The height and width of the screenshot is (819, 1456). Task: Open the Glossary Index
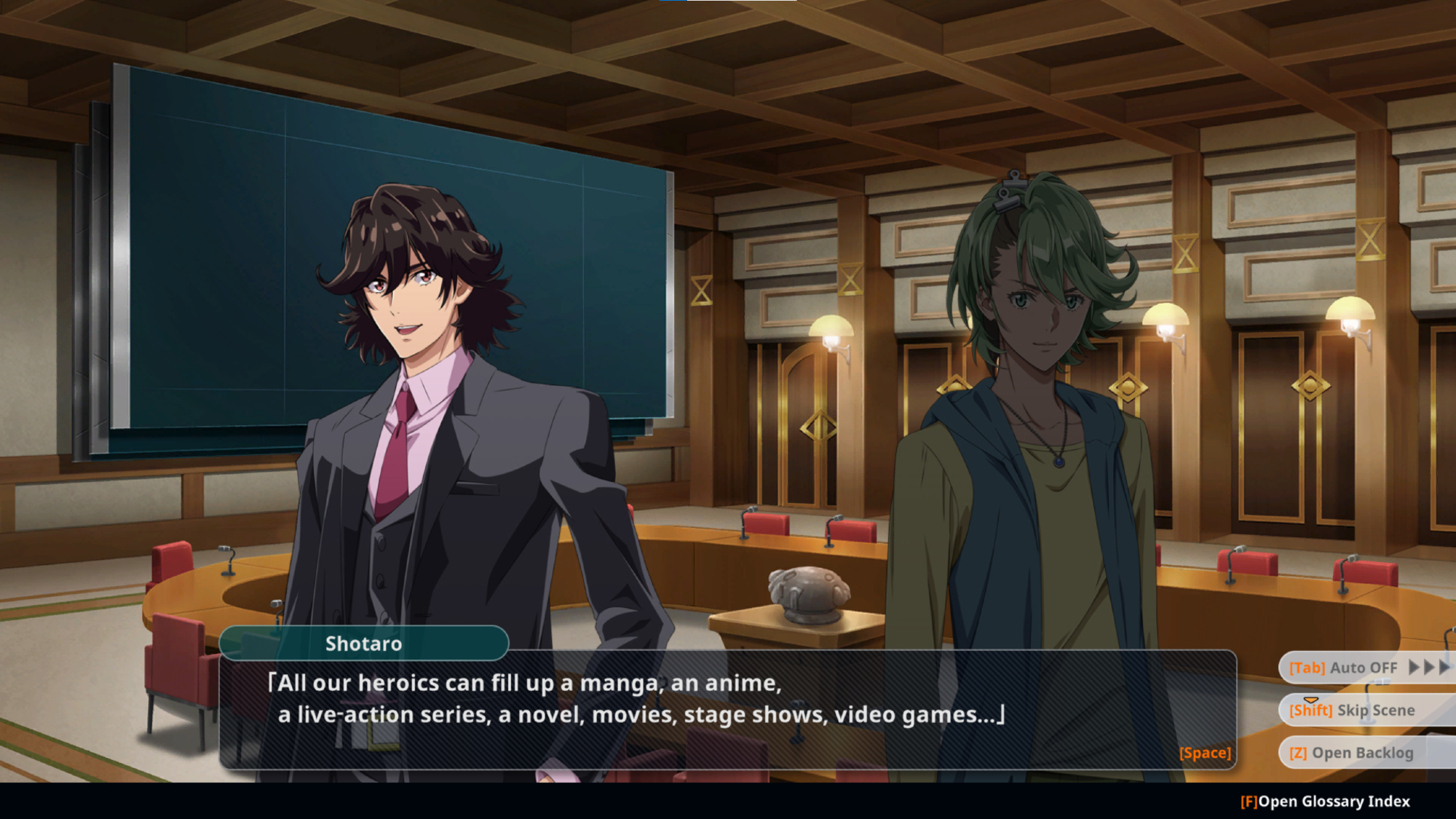coord(1325,802)
